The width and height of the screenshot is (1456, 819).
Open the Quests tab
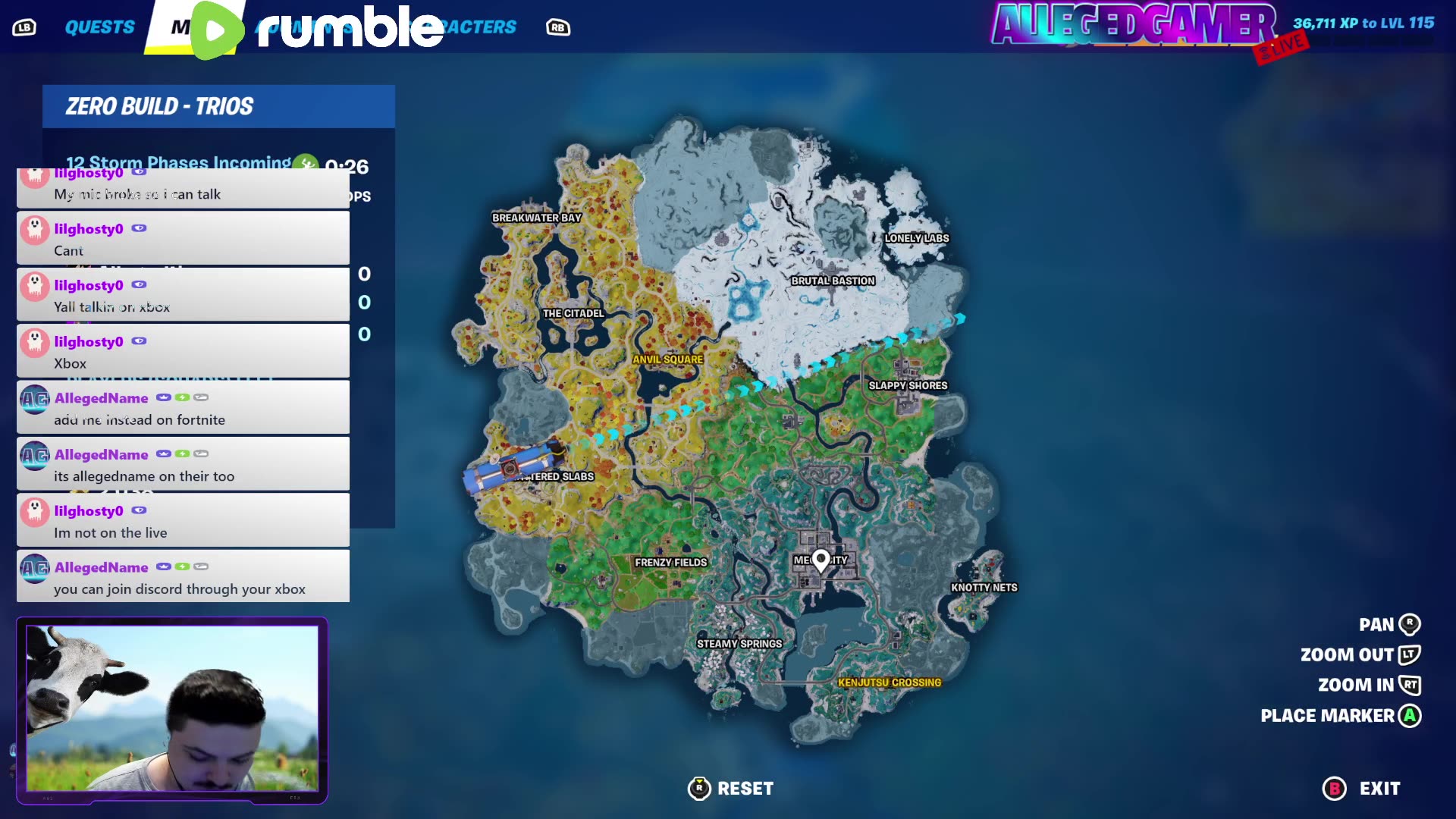point(101,27)
